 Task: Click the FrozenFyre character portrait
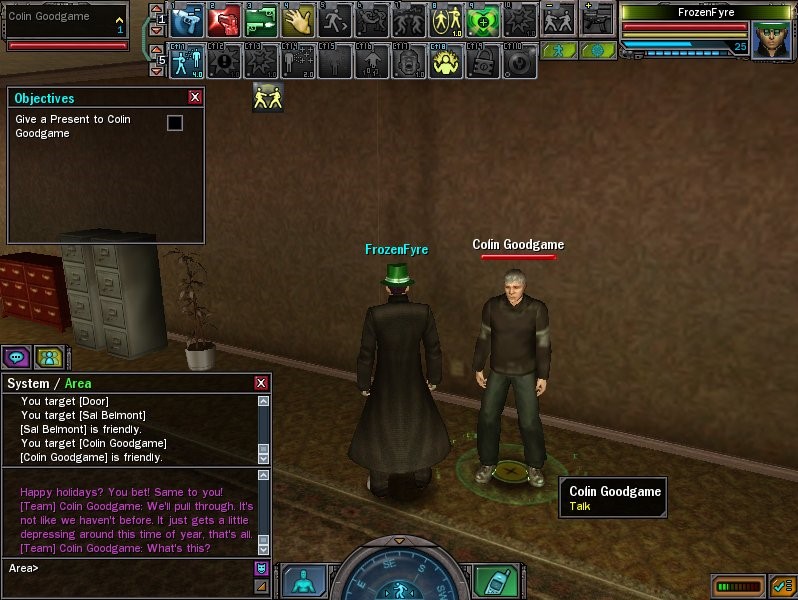click(771, 40)
